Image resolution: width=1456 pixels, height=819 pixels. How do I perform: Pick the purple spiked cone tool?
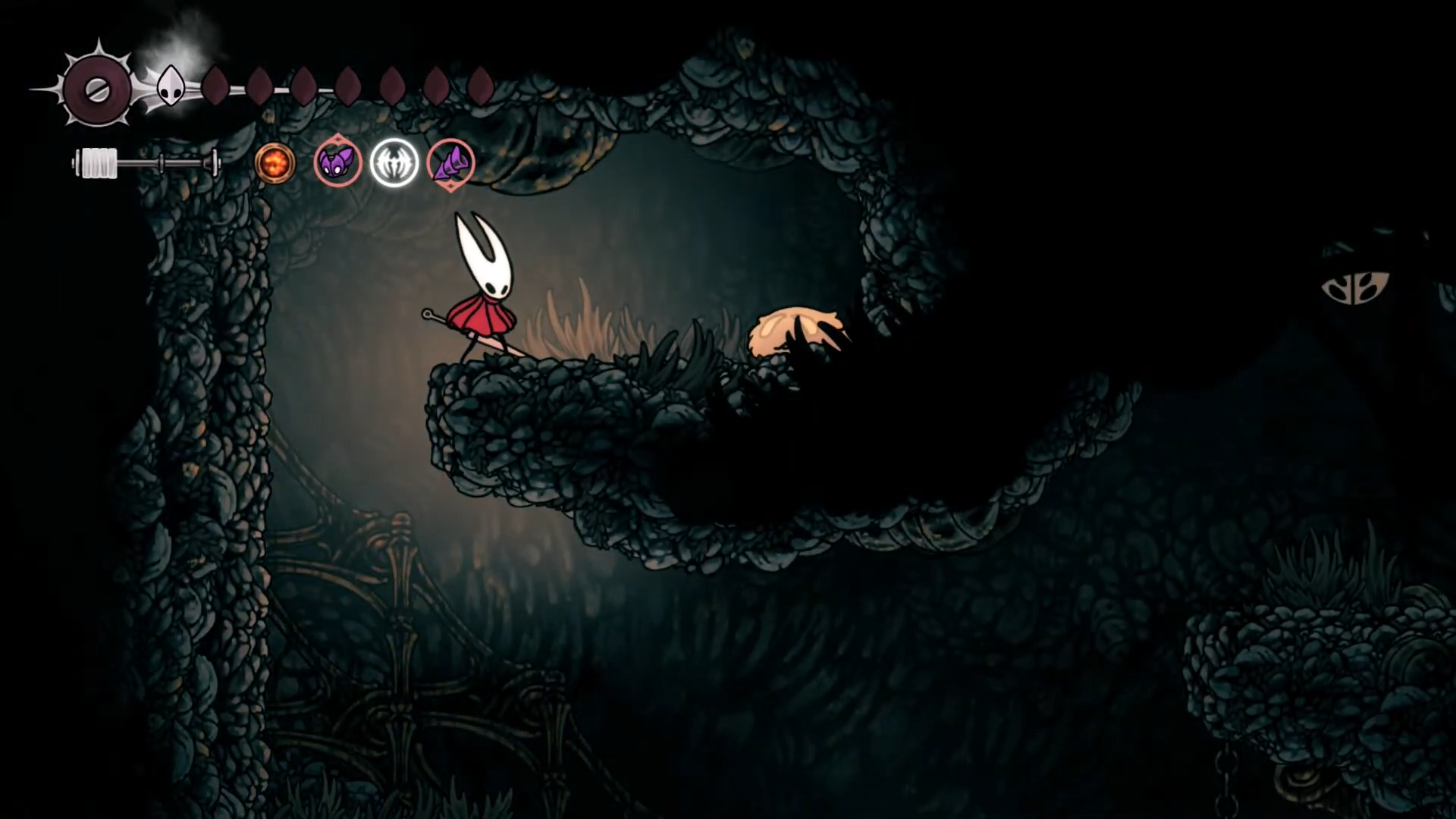pos(451,162)
